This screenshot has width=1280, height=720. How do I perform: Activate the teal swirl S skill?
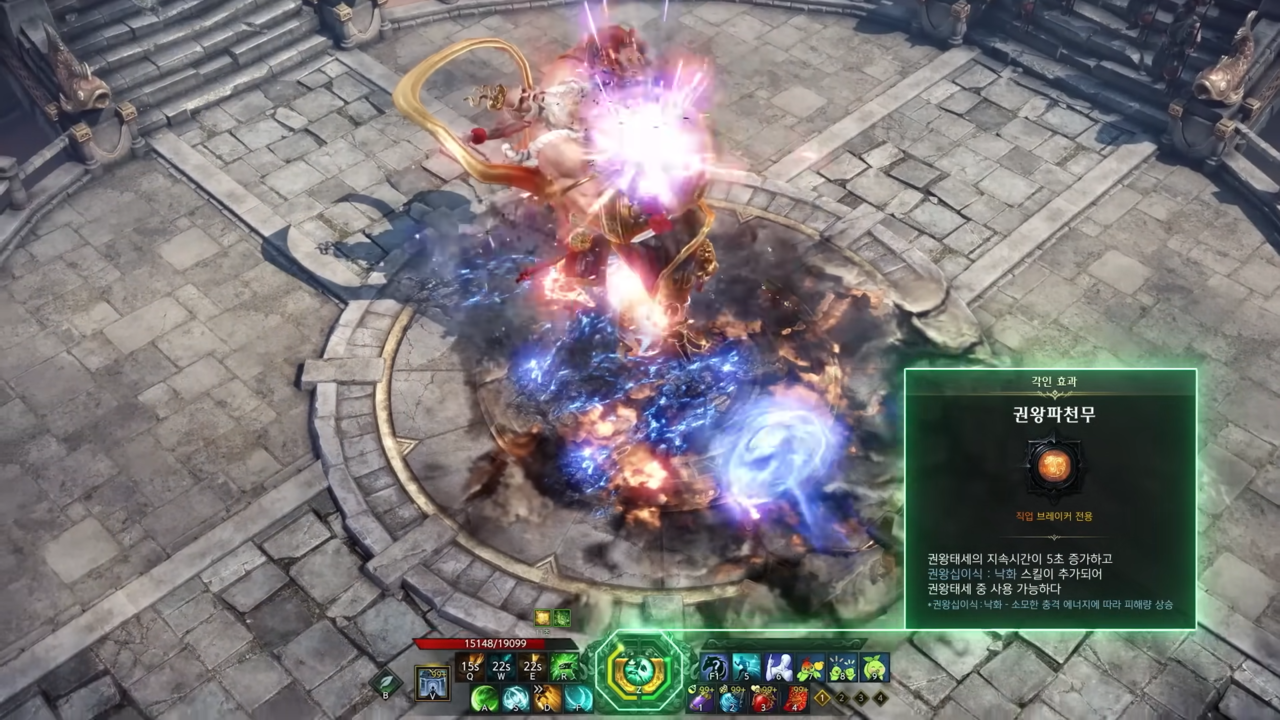pyautogui.click(x=516, y=698)
